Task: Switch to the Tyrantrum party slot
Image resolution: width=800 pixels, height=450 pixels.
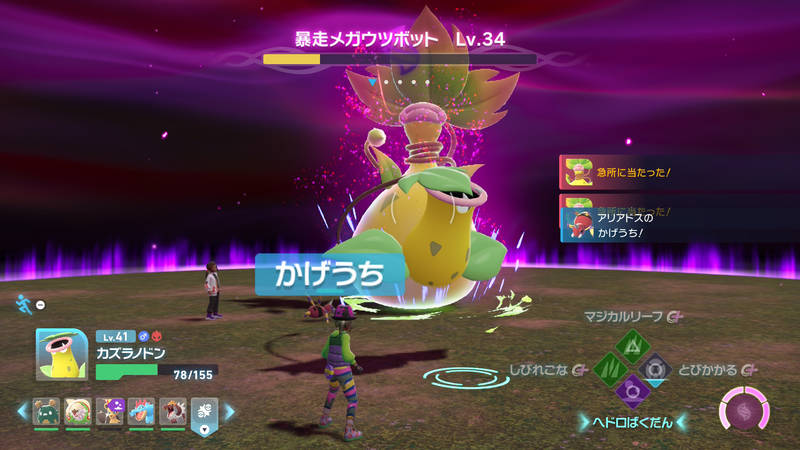Action: tap(172, 411)
